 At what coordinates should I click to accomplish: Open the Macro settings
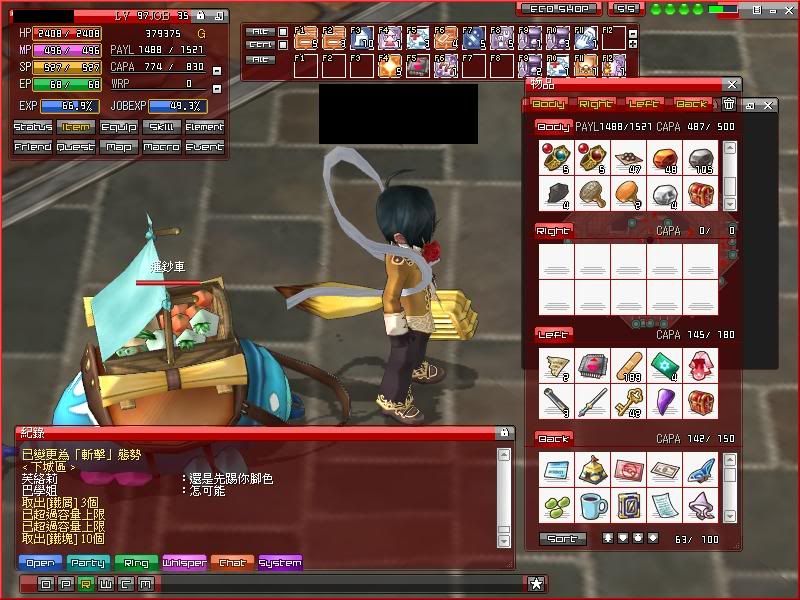coord(162,147)
